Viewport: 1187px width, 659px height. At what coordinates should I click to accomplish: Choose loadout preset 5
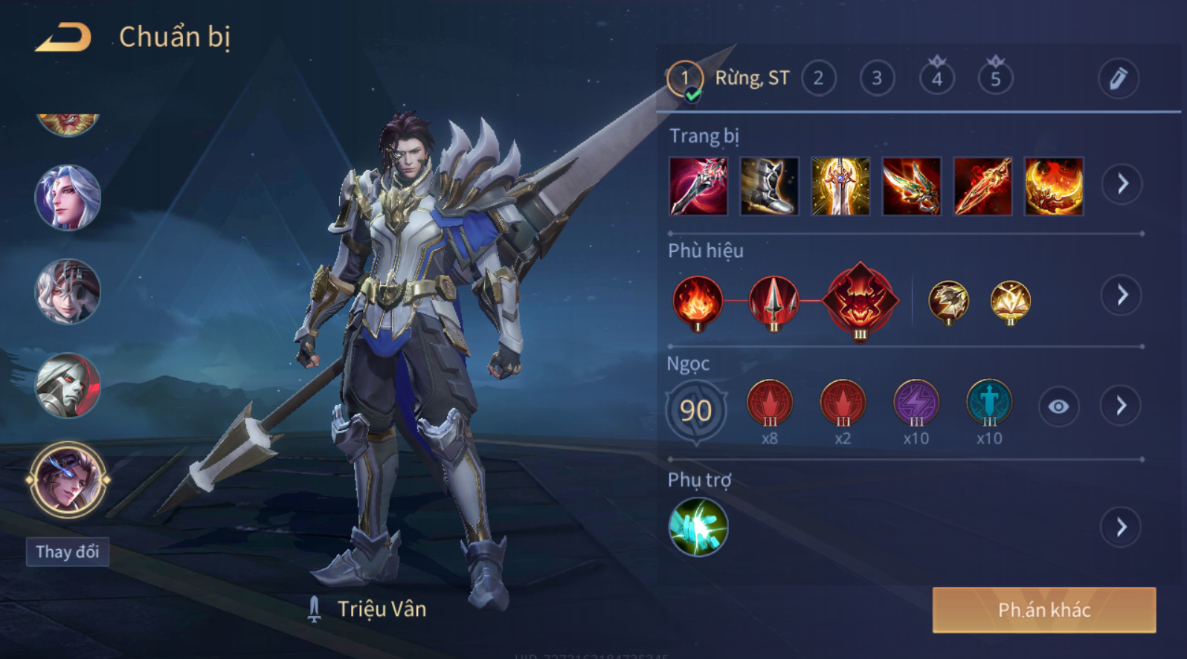click(x=995, y=78)
